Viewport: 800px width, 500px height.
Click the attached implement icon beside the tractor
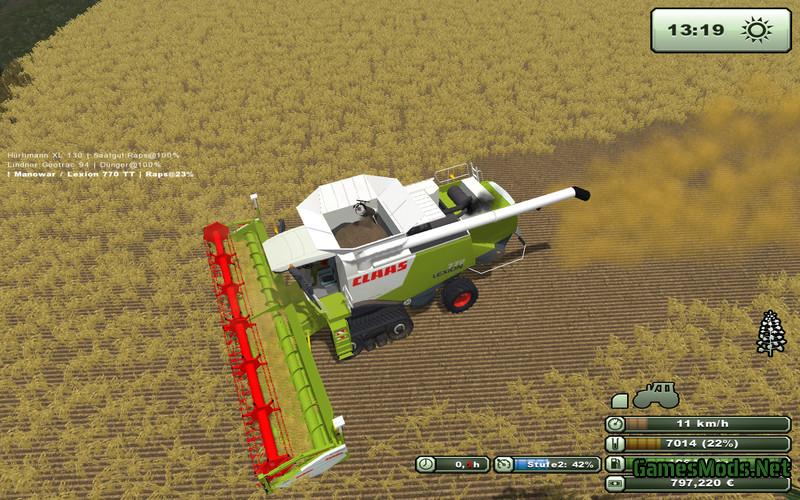click(x=619, y=399)
